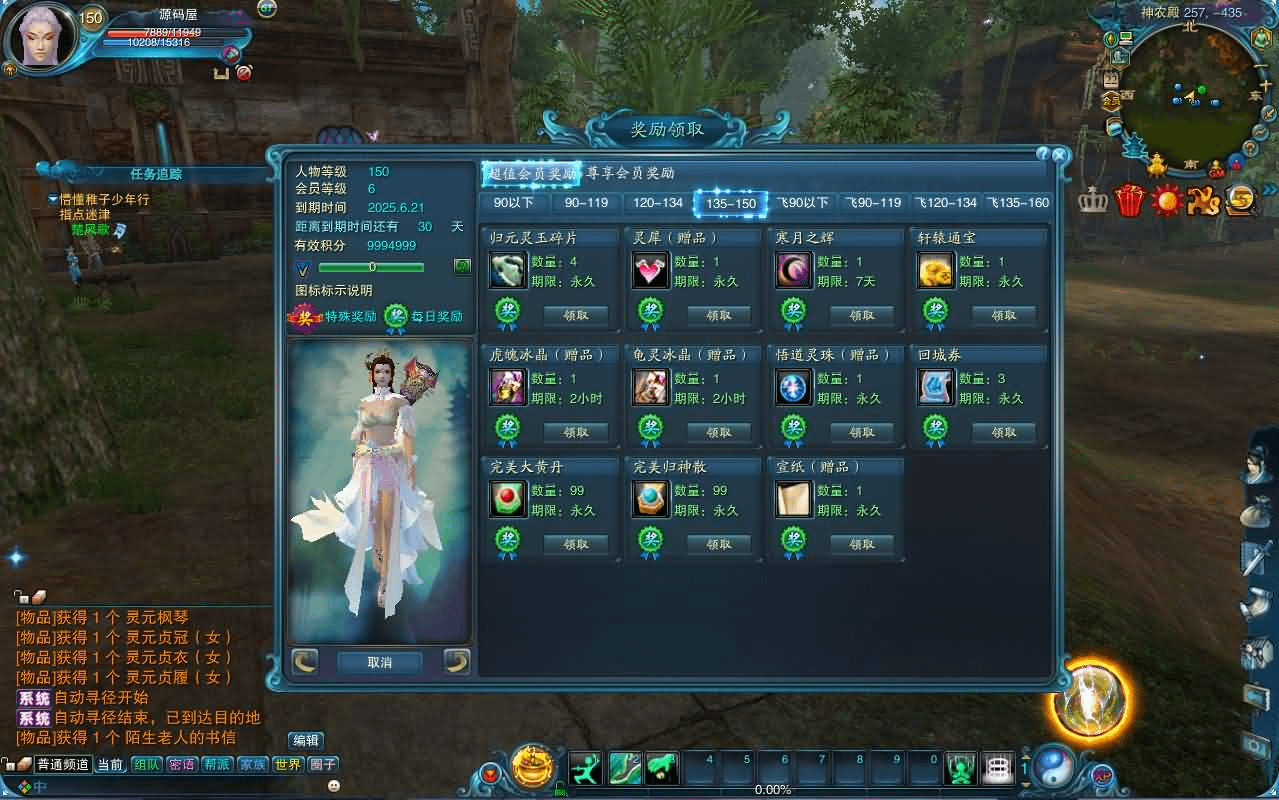The width and height of the screenshot is (1279, 800).
Task: Click the 编辑 chat edit button
Action: click(306, 741)
